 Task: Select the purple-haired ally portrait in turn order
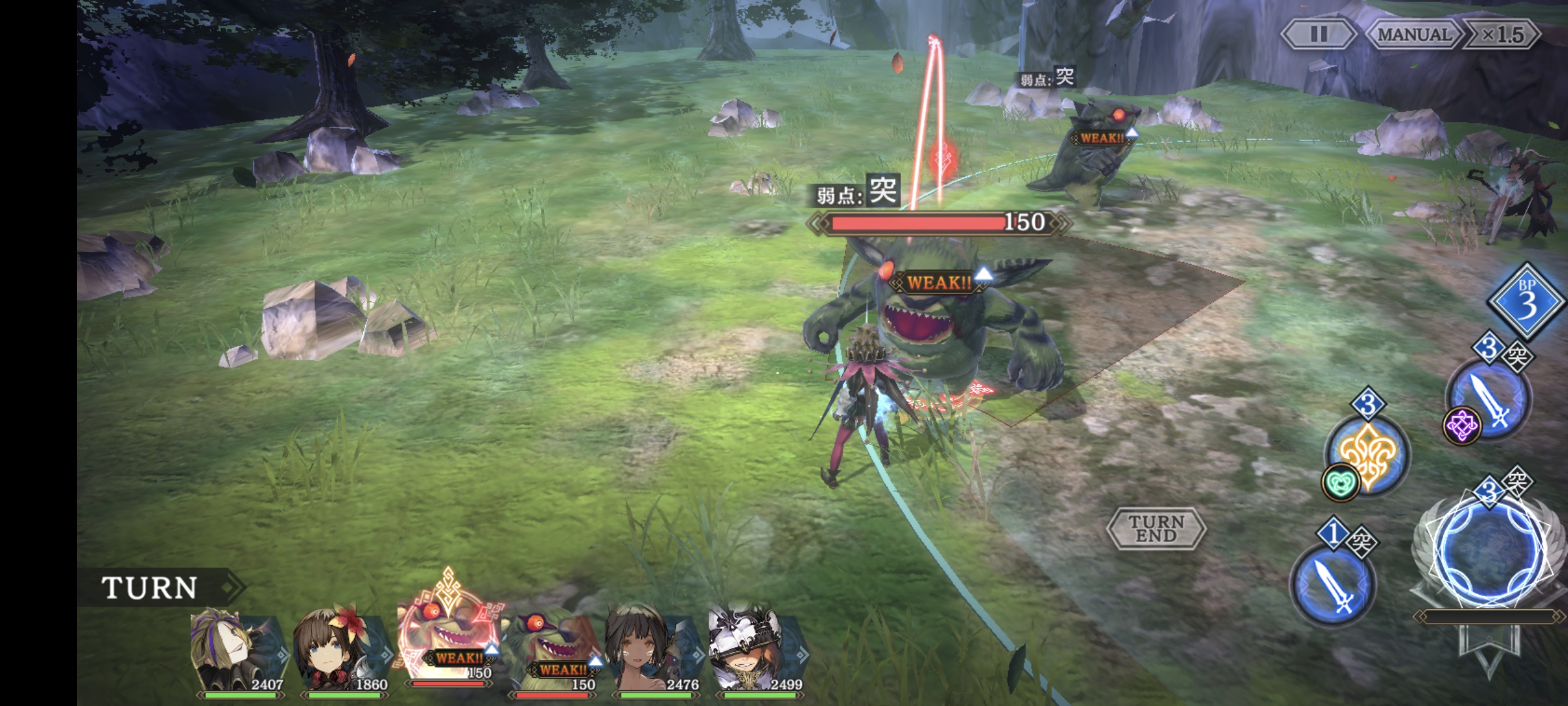click(x=237, y=650)
